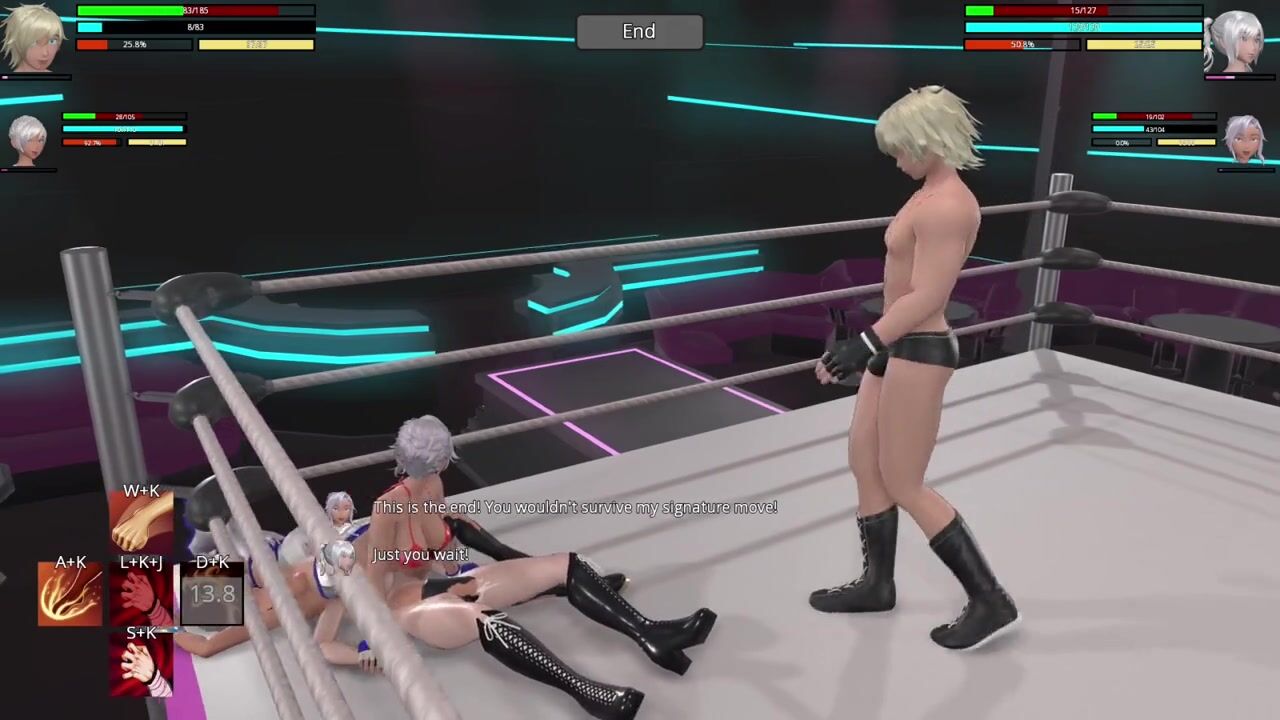Activate the foot stomp W+K move
This screenshot has width=1280, height=720.
[x=141, y=521]
